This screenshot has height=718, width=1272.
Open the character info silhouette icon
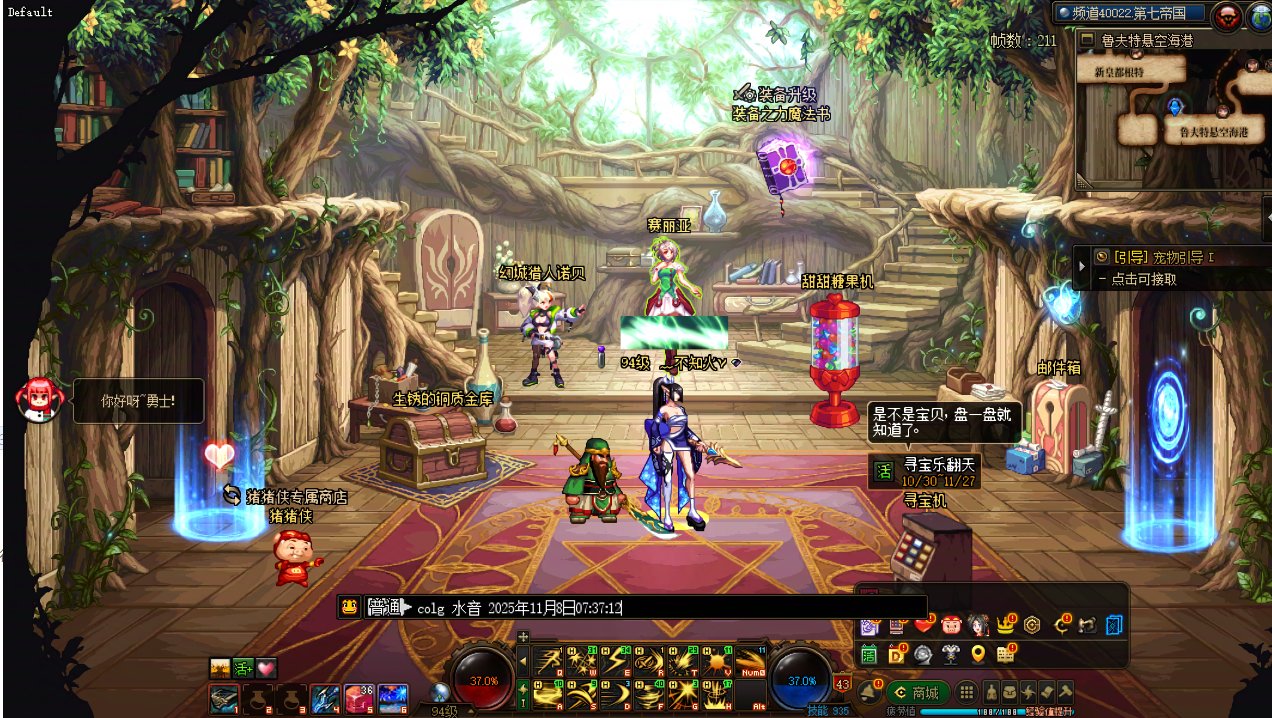[992, 692]
